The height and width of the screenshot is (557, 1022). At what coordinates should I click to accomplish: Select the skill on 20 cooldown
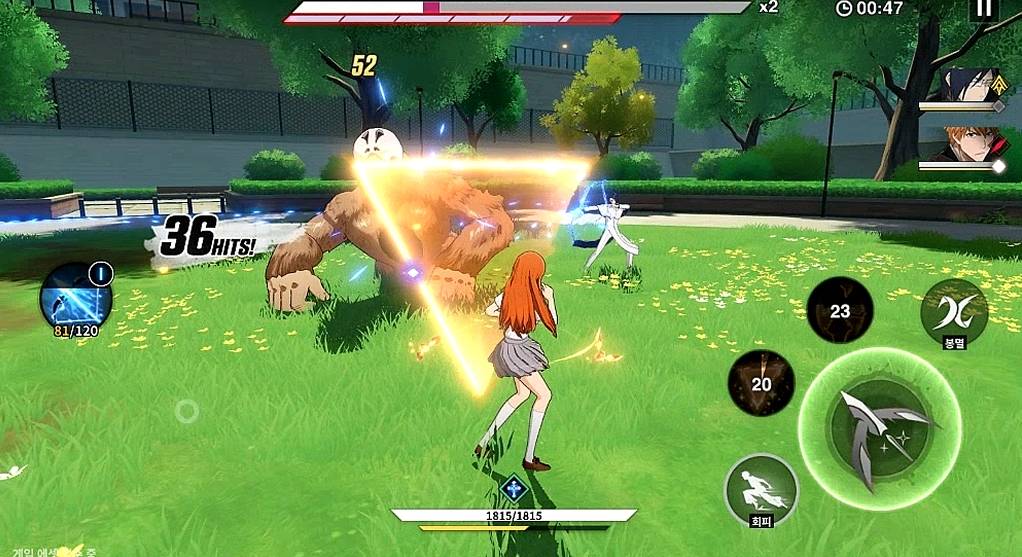761,383
